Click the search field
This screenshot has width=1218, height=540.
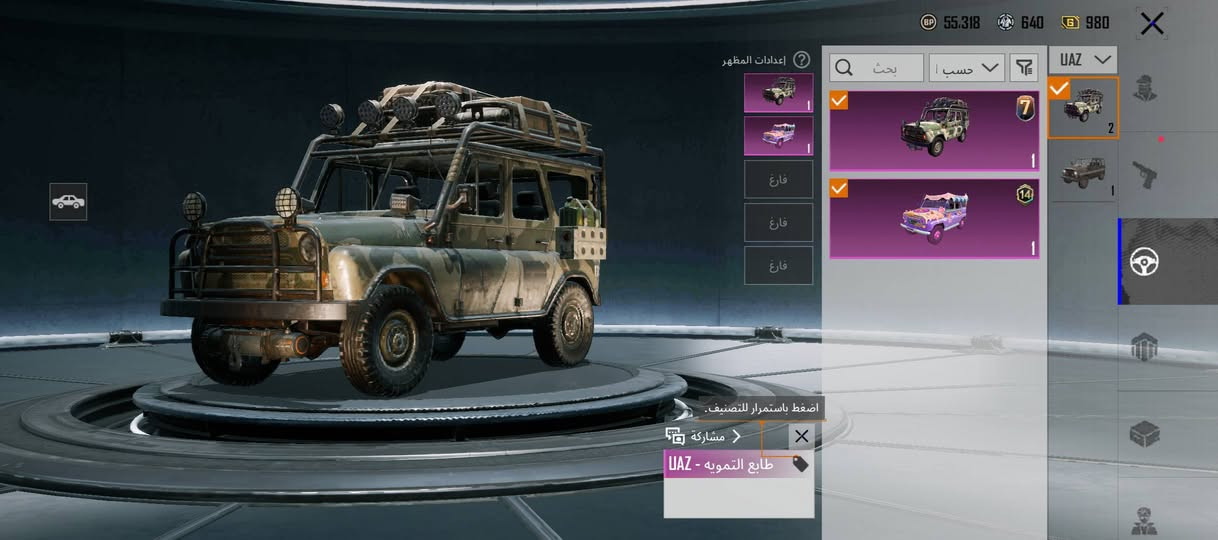point(876,68)
